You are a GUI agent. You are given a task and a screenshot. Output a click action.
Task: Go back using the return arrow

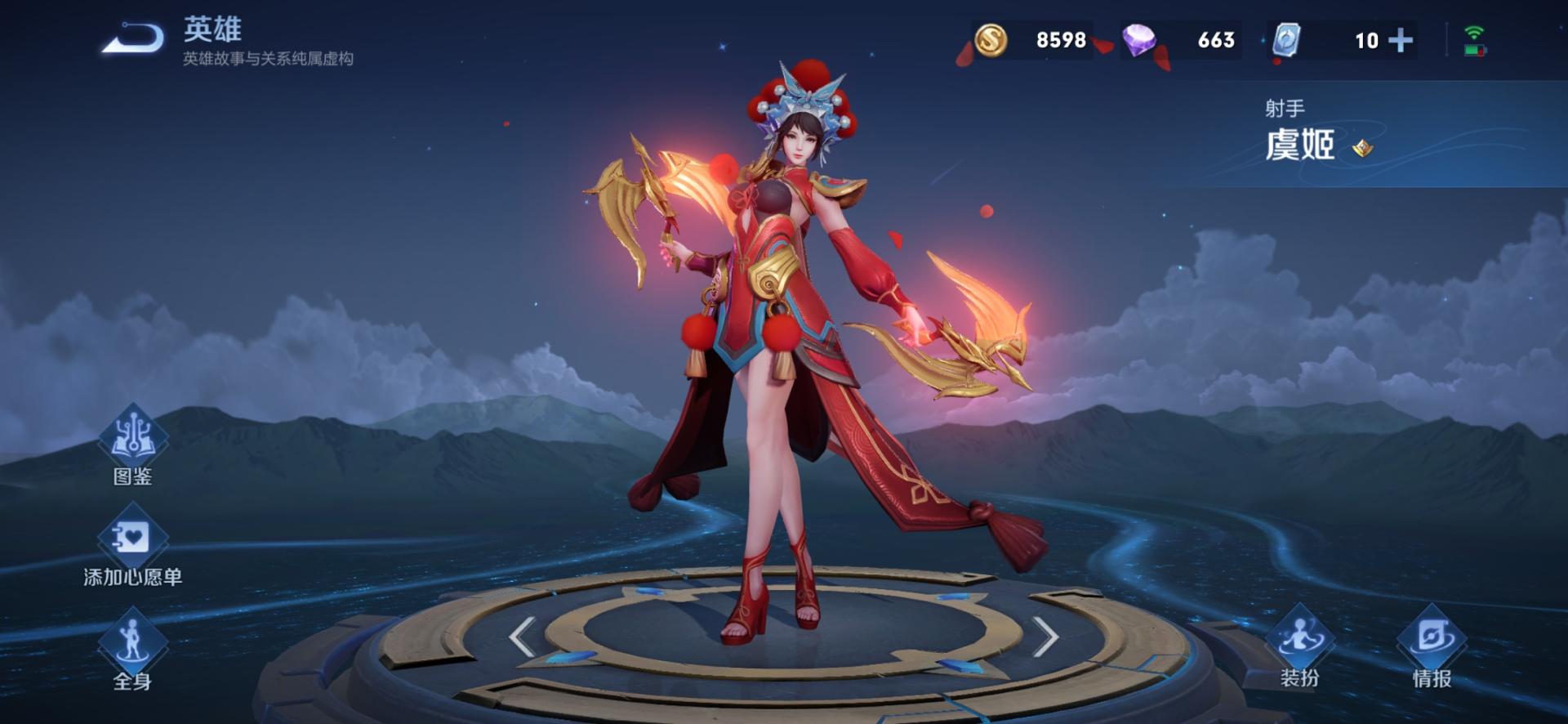(133, 38)
